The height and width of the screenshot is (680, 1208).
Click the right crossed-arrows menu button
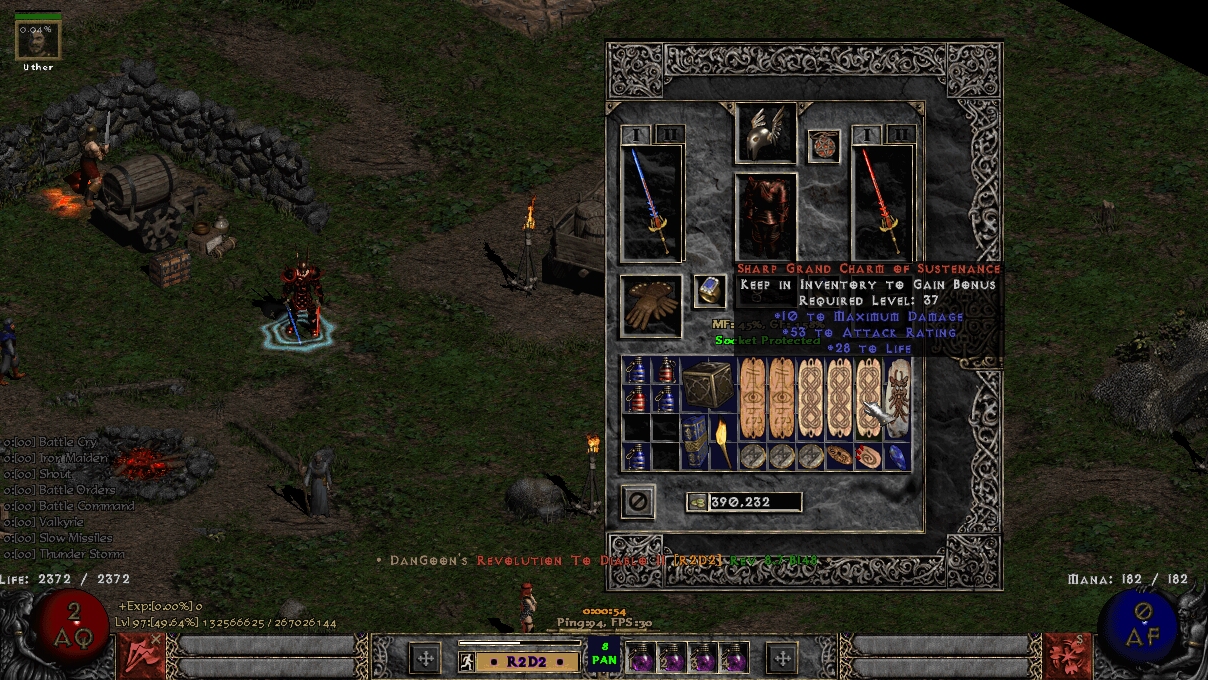(x=781, y=657)
